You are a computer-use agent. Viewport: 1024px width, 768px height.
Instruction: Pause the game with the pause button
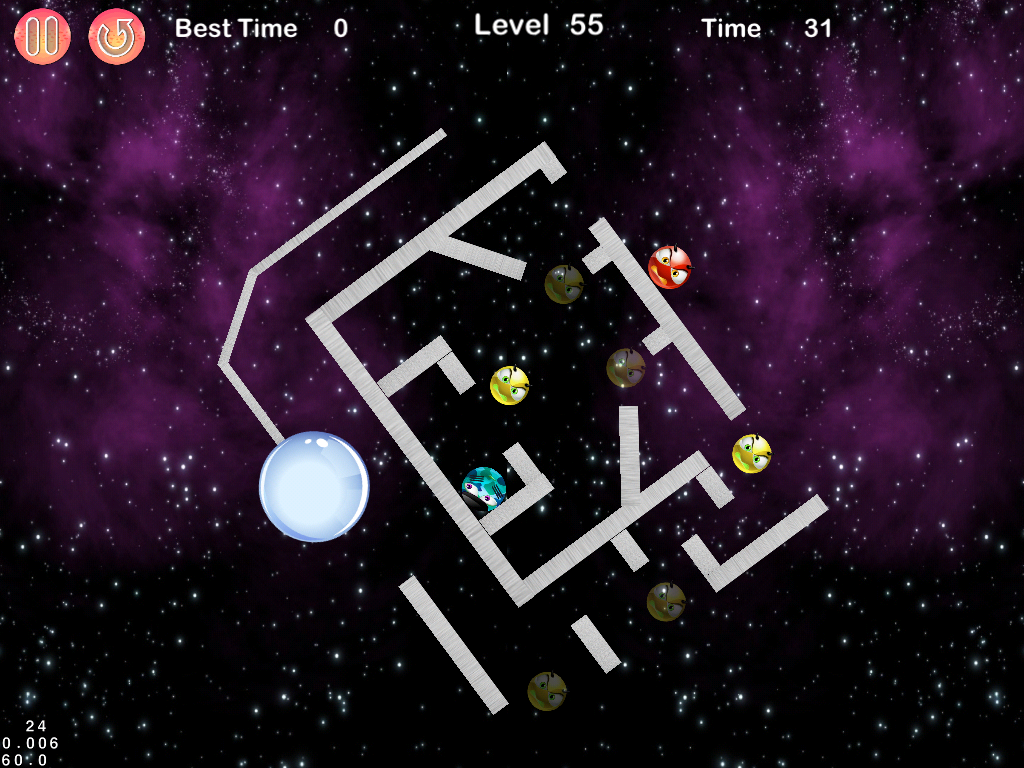[x=42, y=36]
